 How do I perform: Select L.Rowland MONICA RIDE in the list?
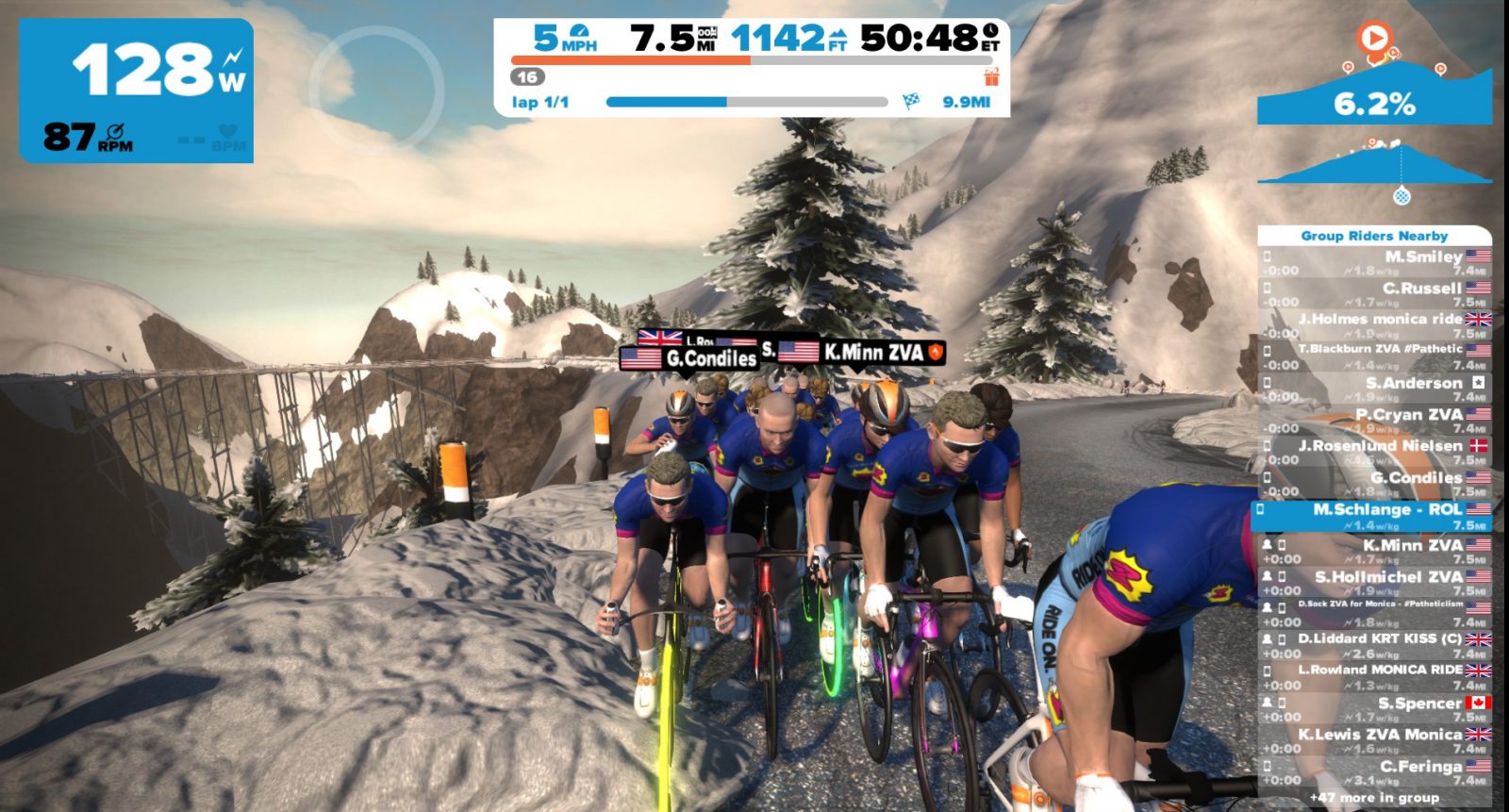coord(1374,676)
